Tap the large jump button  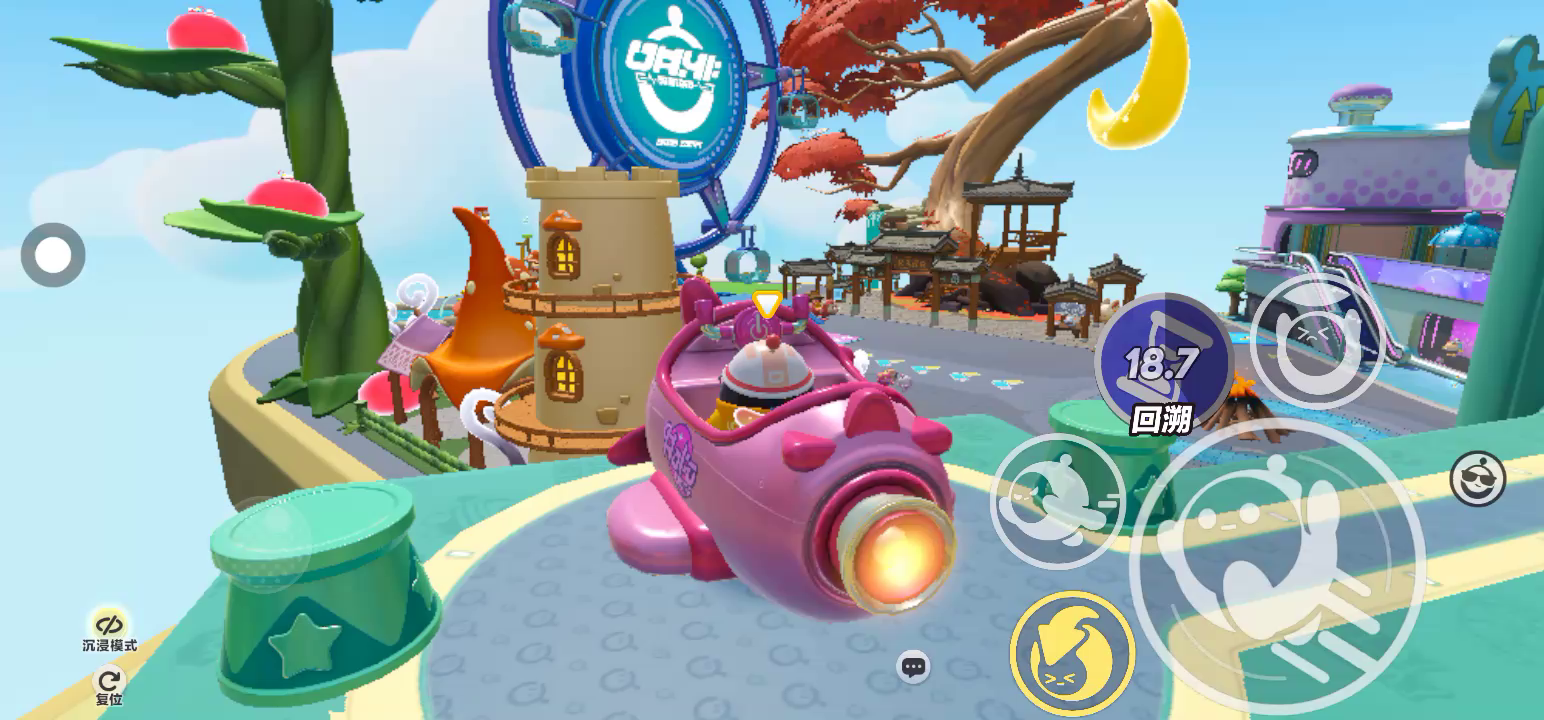point(1278,564)
